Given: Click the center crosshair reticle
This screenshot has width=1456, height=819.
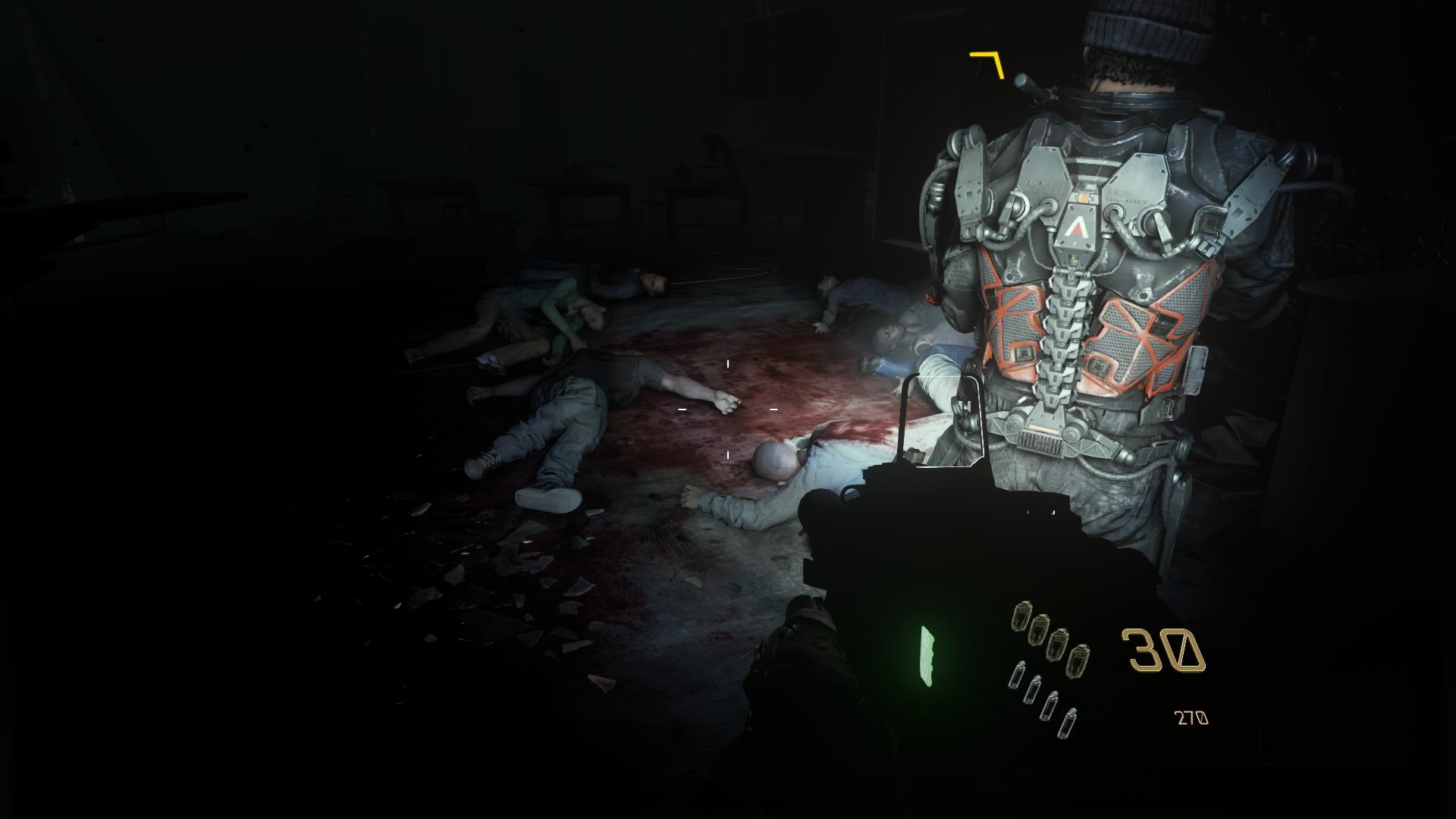Looking at the screenshot, I should tap(728, 409).
